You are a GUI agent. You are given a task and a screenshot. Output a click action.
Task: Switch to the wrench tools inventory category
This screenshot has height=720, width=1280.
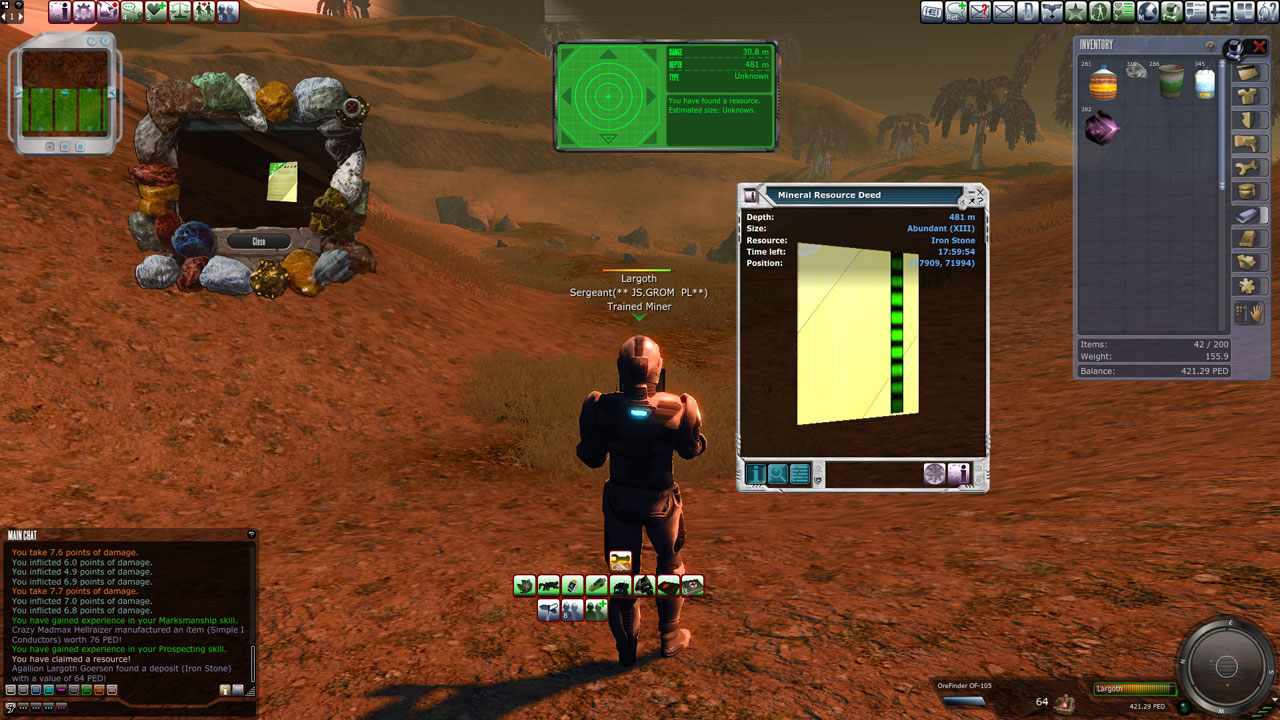pos(1246,167)
